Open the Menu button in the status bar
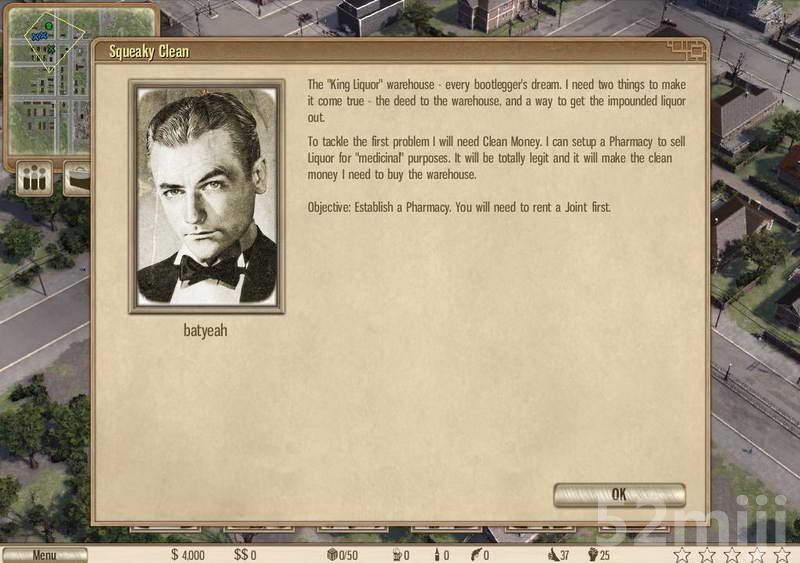Screen dimensions: 800x563 tap(44, 555)
